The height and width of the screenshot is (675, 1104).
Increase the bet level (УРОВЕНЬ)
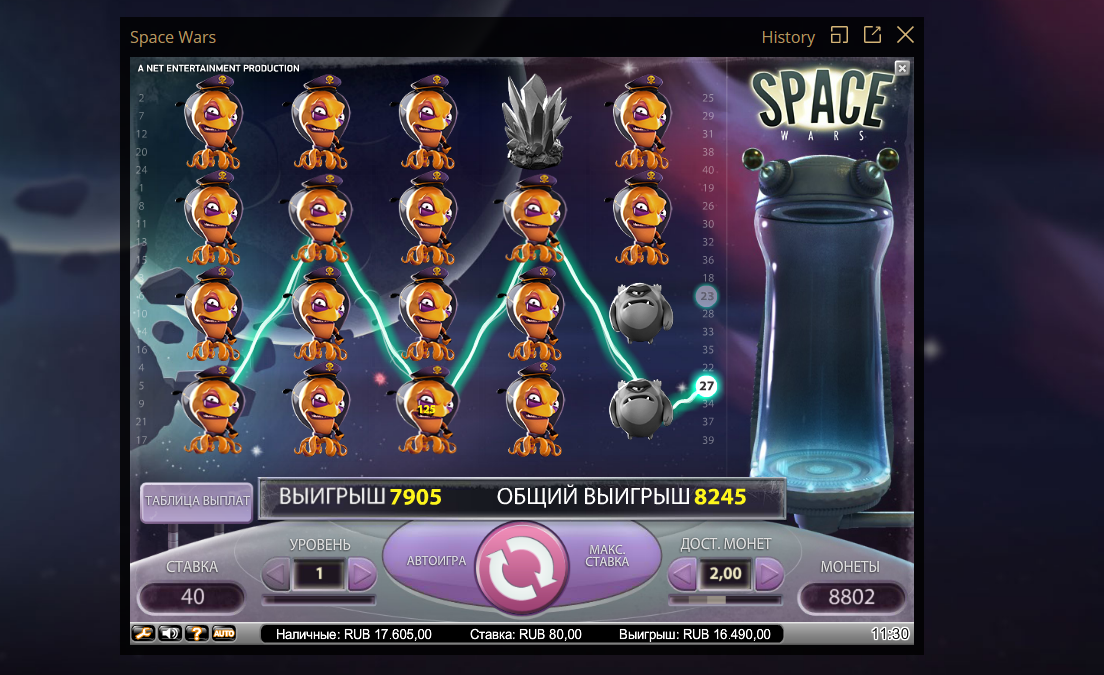pos(362,574)
